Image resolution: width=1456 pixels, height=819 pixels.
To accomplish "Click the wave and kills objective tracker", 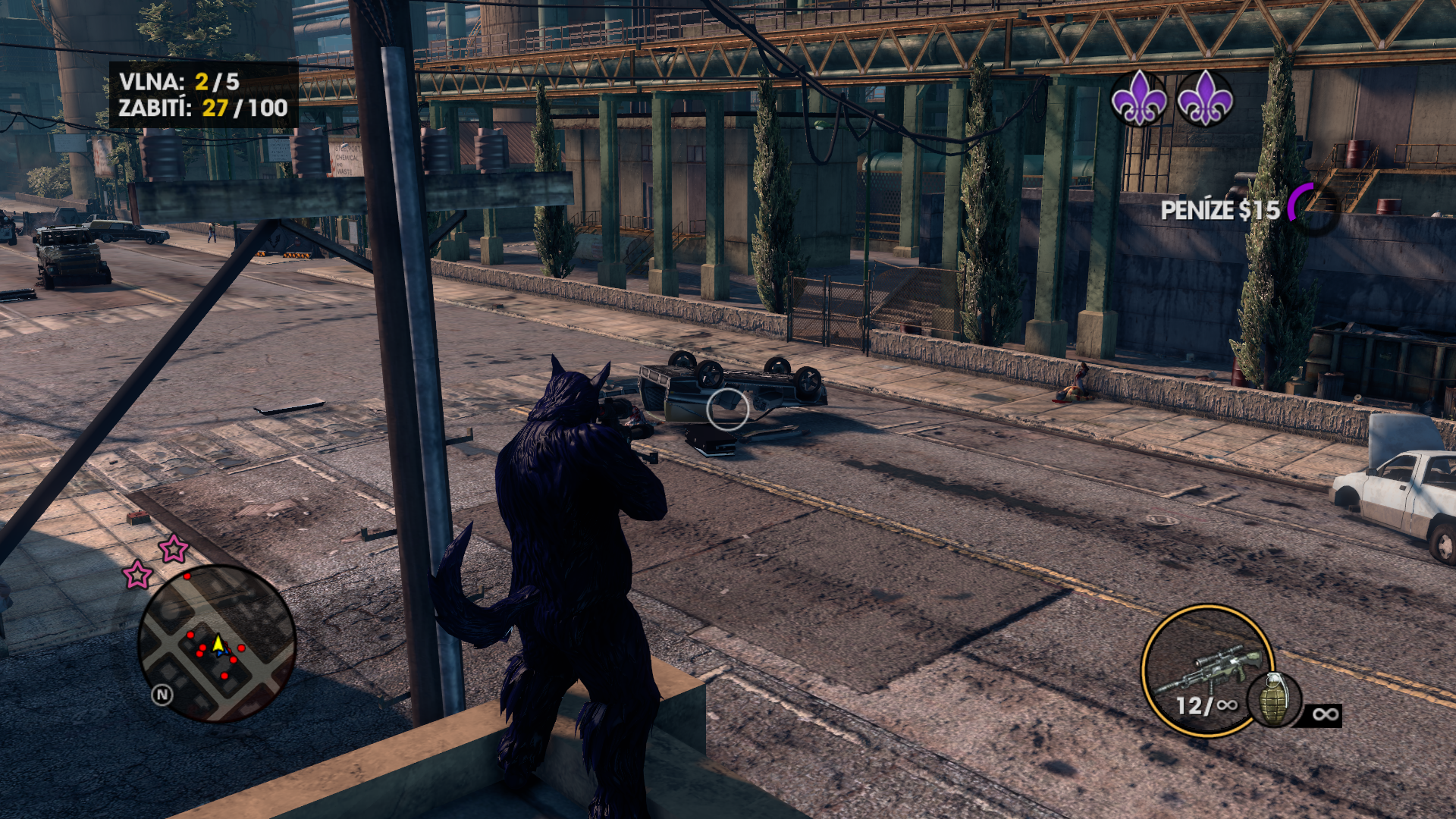I will pyautogui.click(x=203, y=95).
